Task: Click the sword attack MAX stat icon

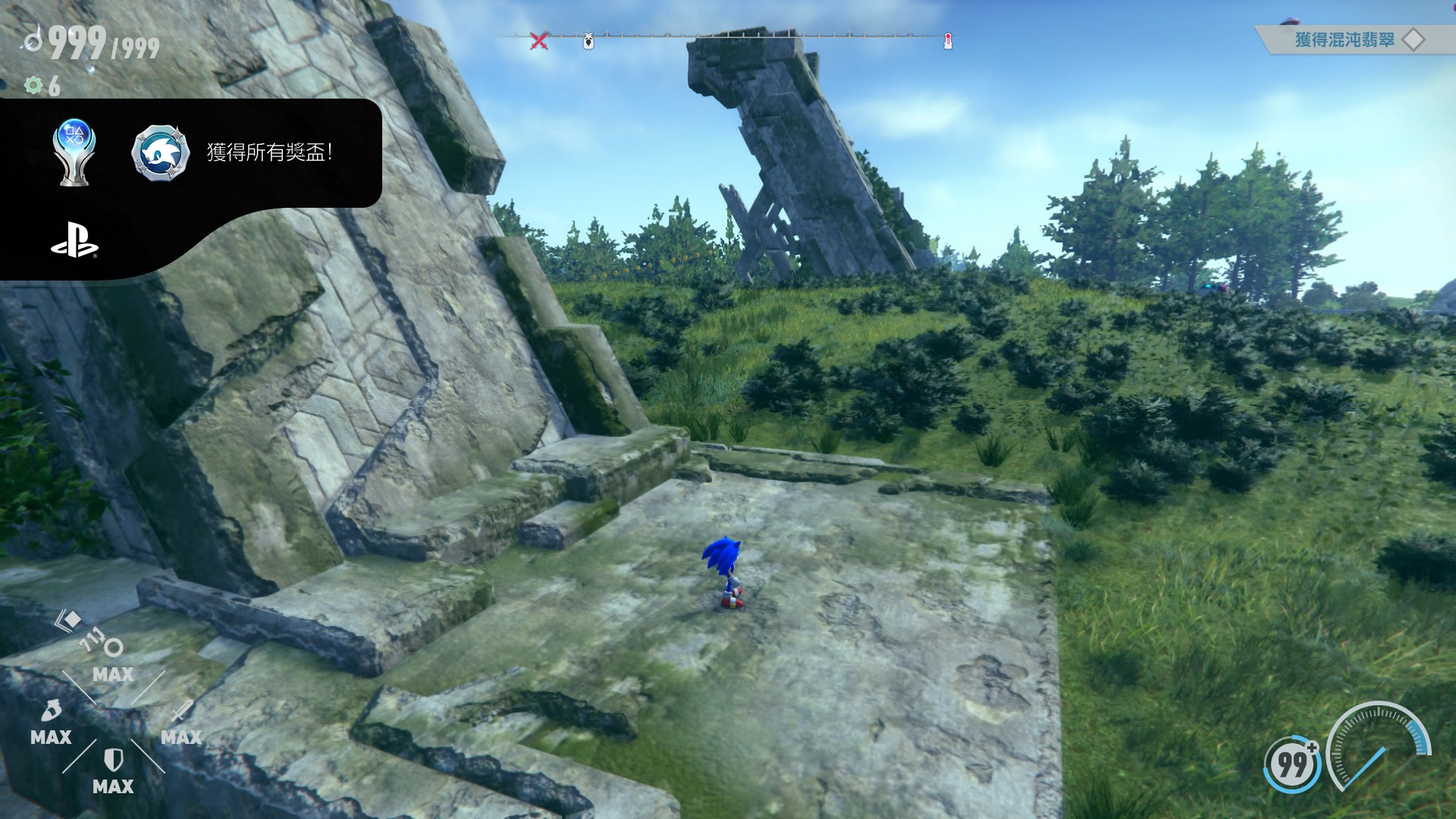Action: (181, 713)
